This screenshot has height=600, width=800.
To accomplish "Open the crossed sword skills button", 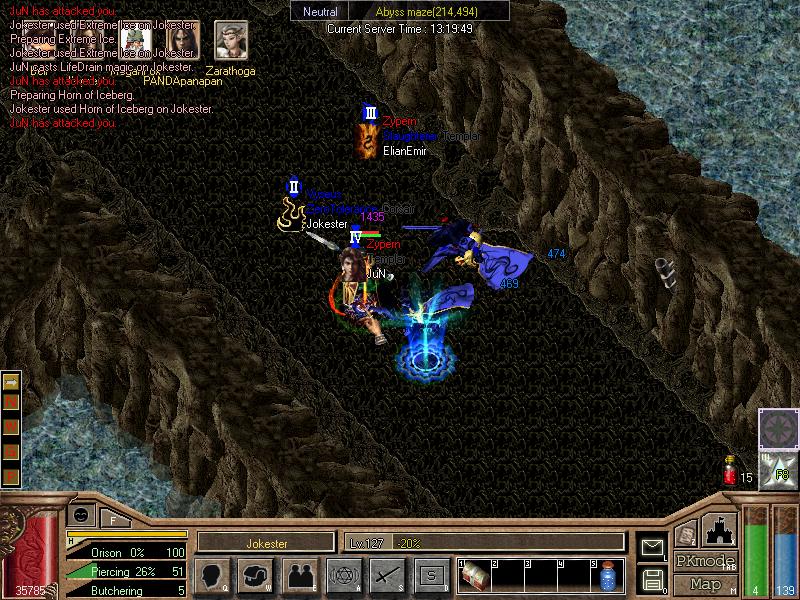I will (x=387, y=575).
